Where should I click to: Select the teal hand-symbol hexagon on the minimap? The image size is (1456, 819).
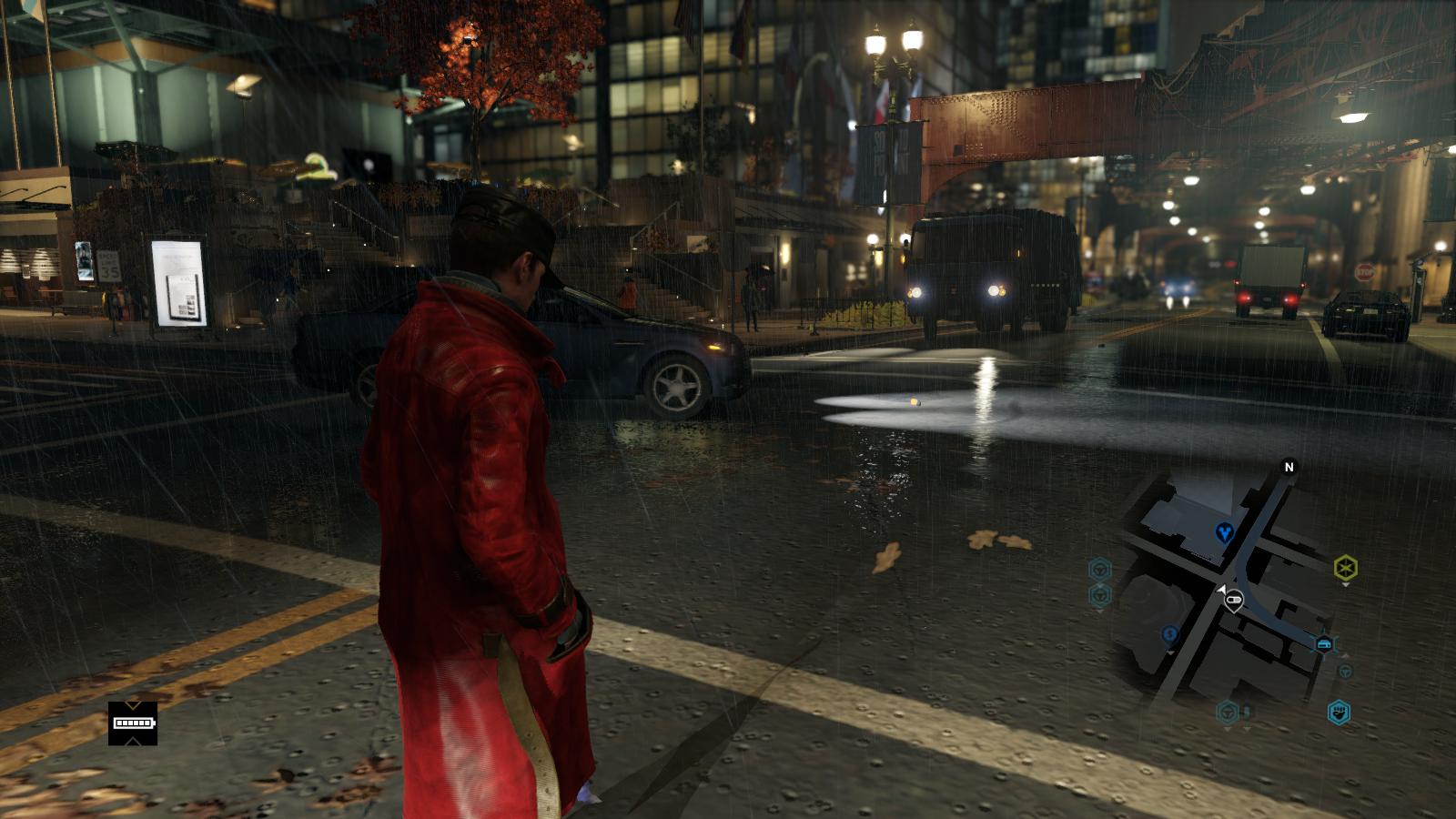click(x=1340, y=714)
